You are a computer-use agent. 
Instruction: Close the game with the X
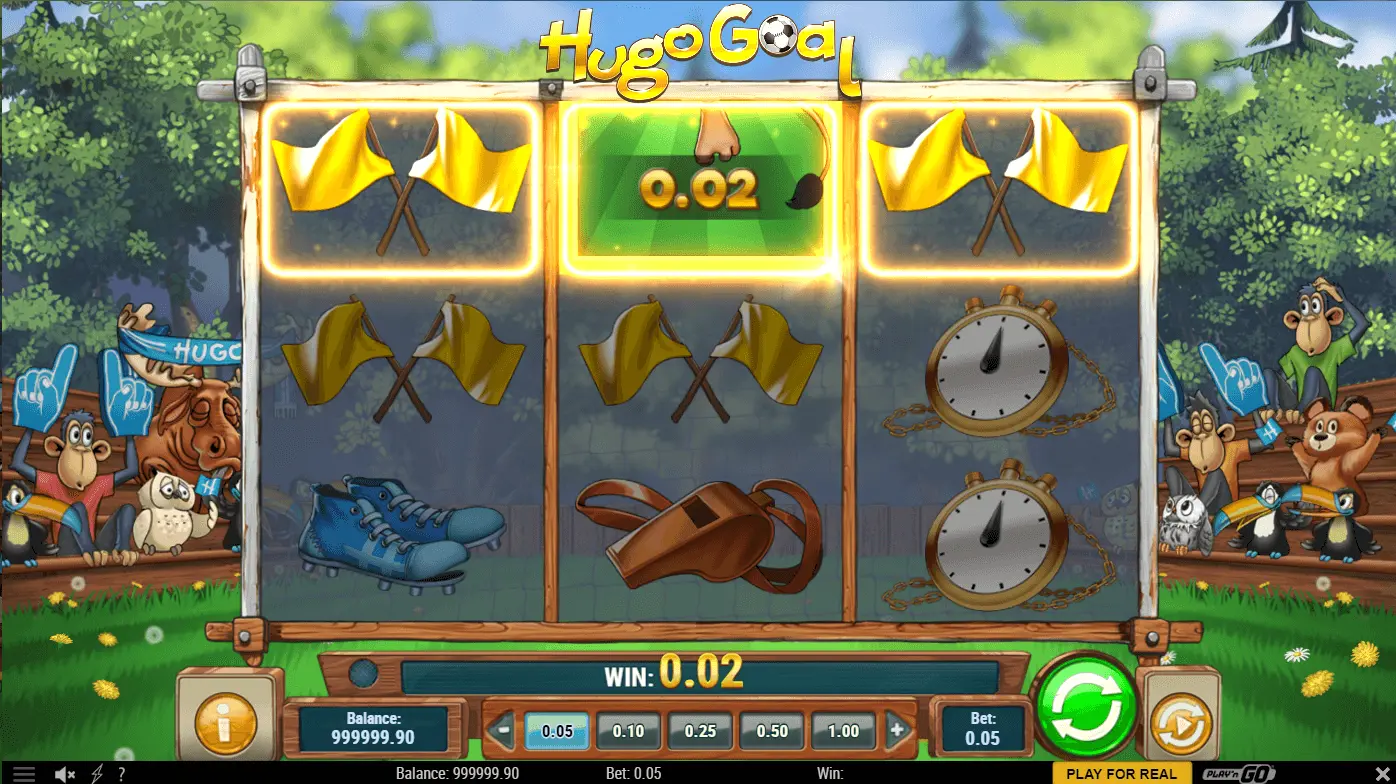(x=1383, y=774)
